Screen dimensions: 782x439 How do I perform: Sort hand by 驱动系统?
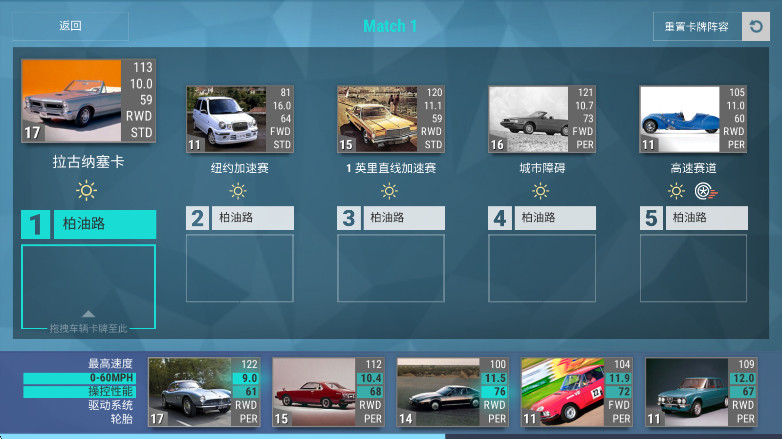110,405
